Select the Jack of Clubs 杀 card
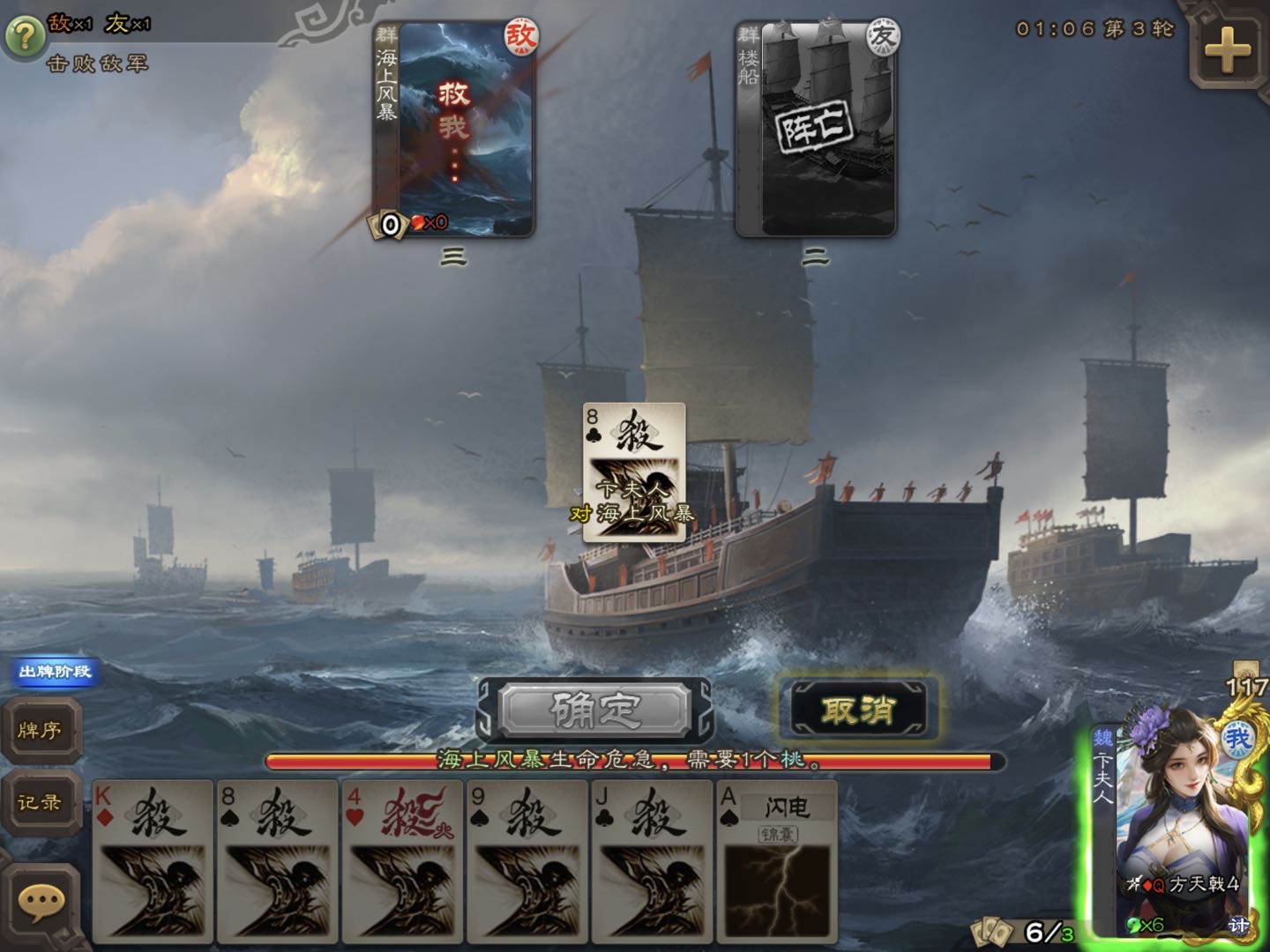The height and width of the screenshot is (952, 1270). 652,859
